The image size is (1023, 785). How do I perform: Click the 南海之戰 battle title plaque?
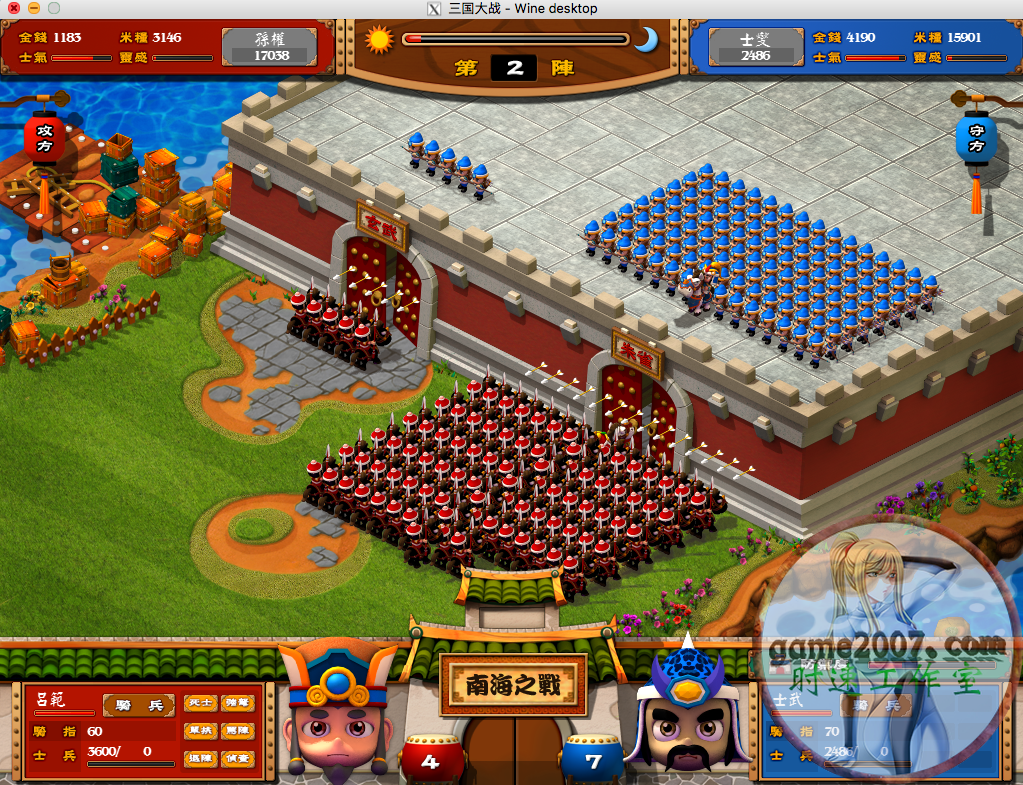coord(512,686)
